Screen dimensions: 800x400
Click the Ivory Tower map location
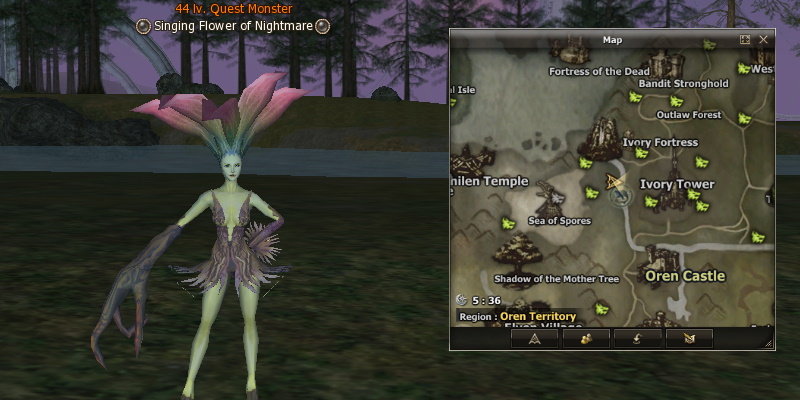677,184
